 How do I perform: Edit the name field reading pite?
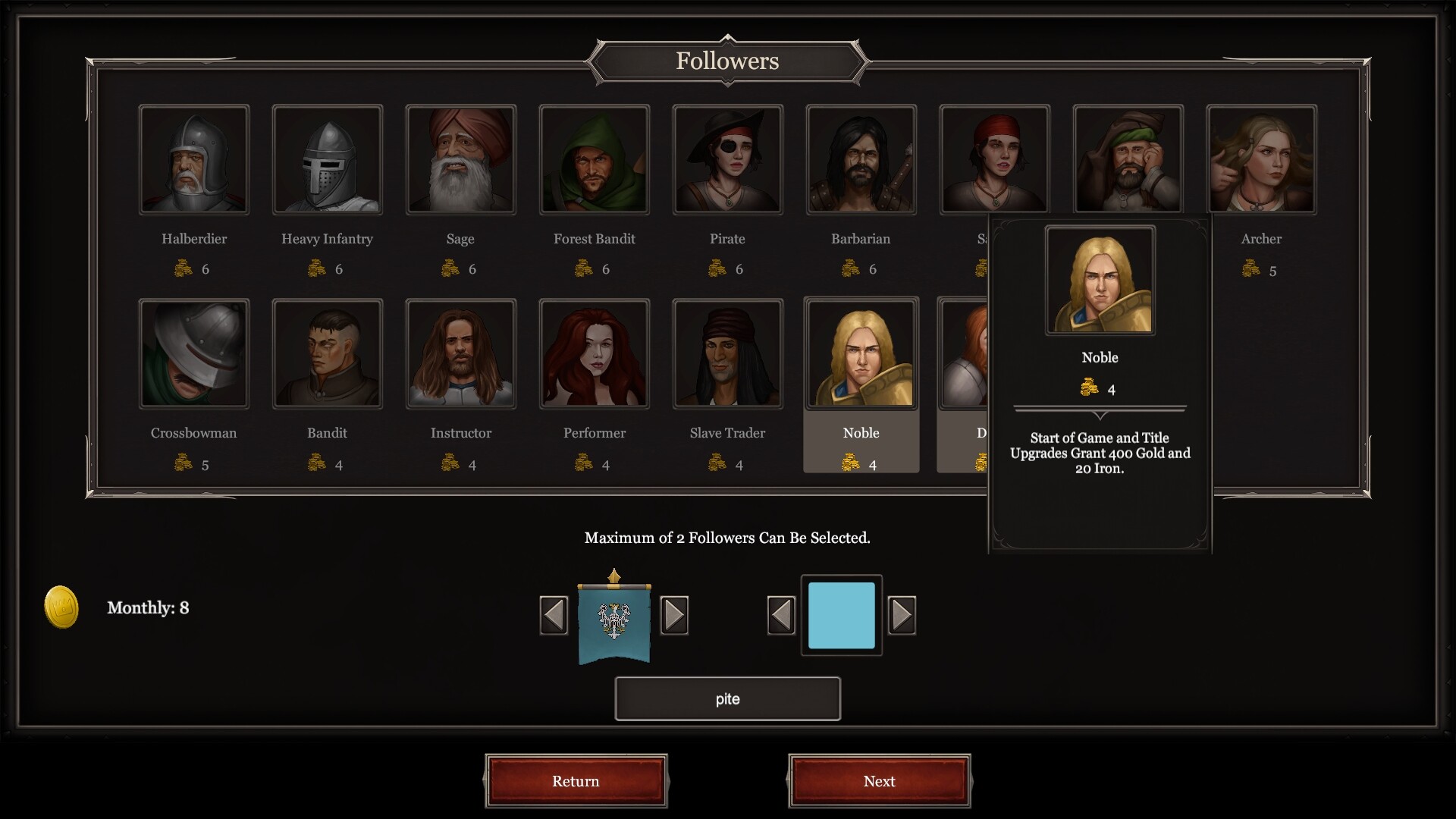[728, 699]
